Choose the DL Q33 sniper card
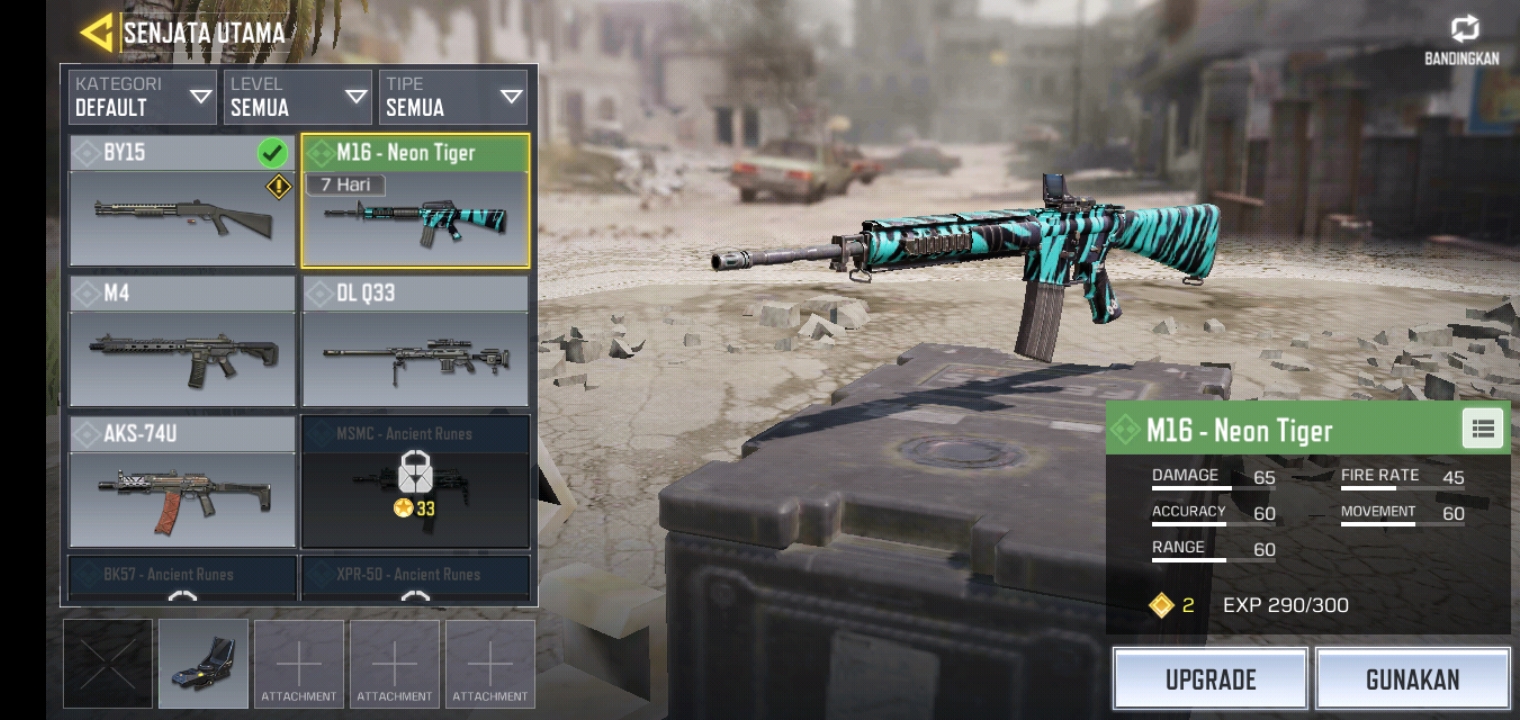 tap(415, 342)
